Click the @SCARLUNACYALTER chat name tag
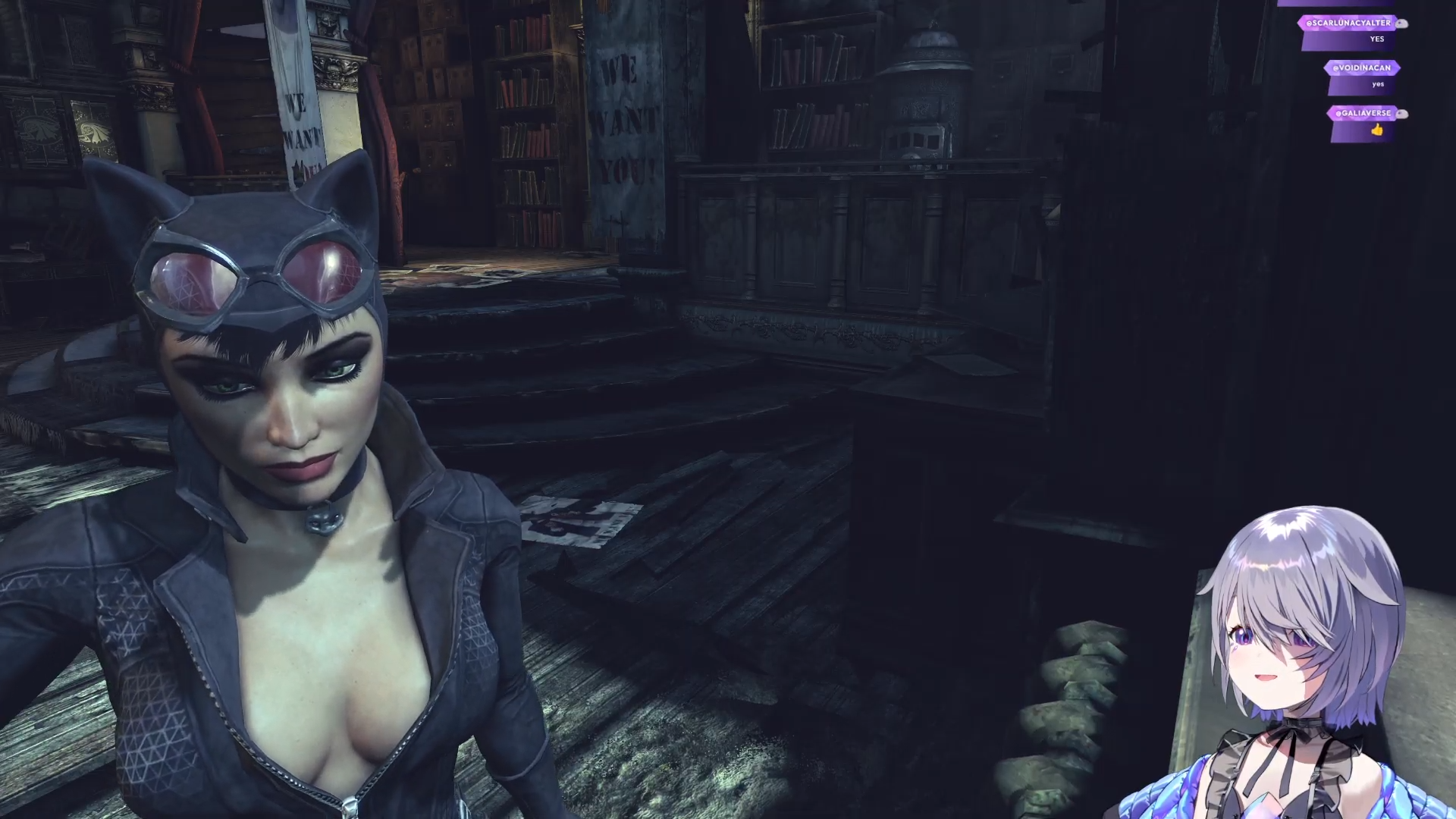Screen dimensions: 1456x819 [1348, 23]
